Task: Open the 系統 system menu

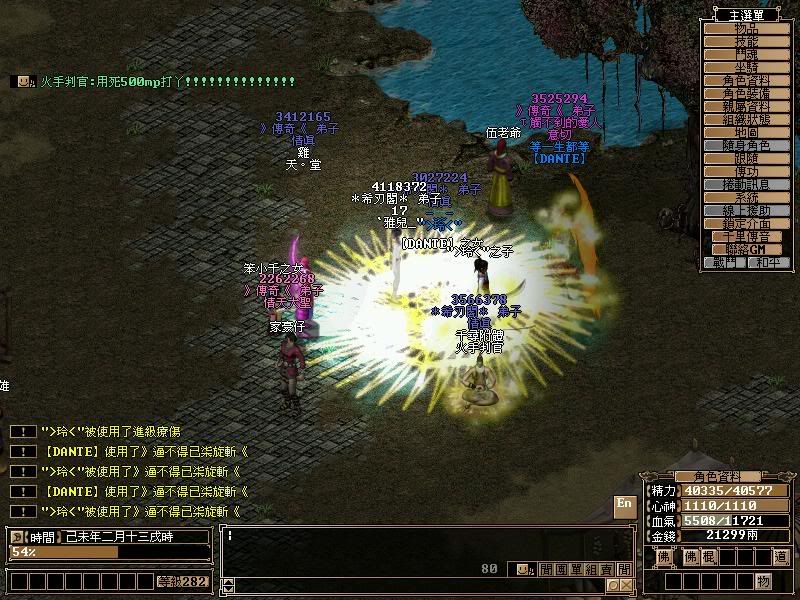Action: coord(746,198)
